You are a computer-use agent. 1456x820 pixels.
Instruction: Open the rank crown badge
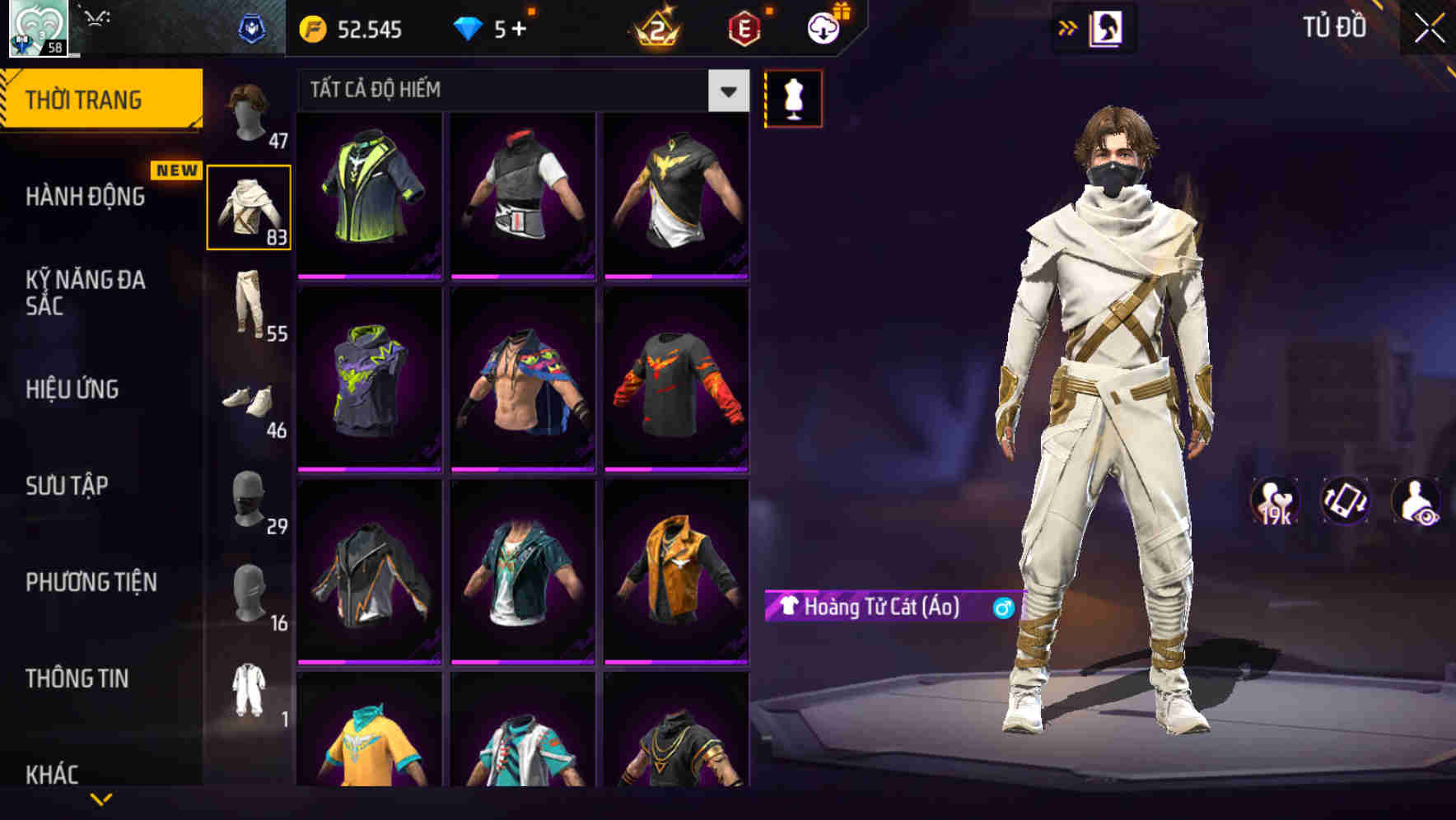[x=655, y=27]
